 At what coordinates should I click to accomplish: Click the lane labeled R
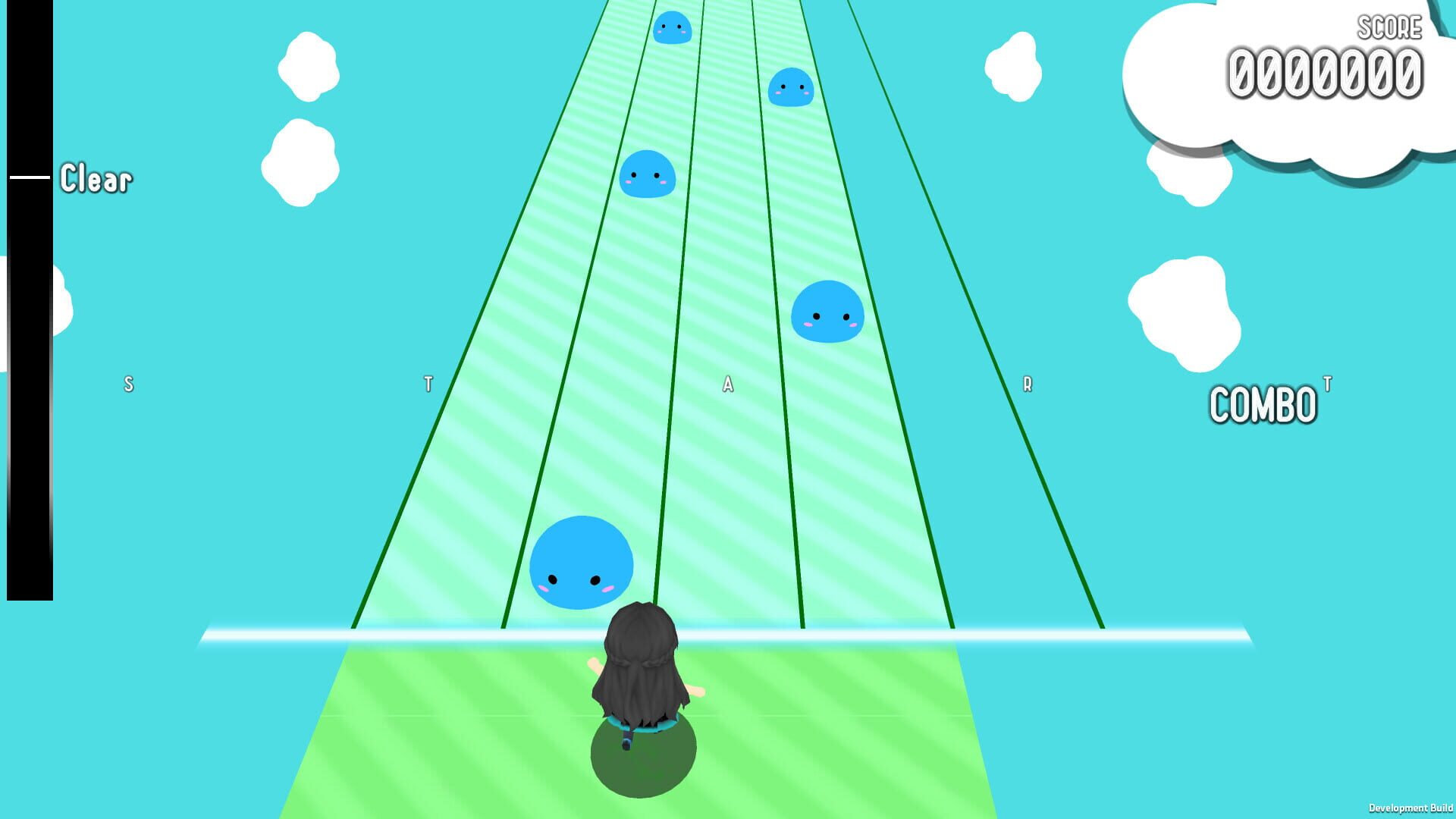pyautogui.click(x=1028, y=383)
